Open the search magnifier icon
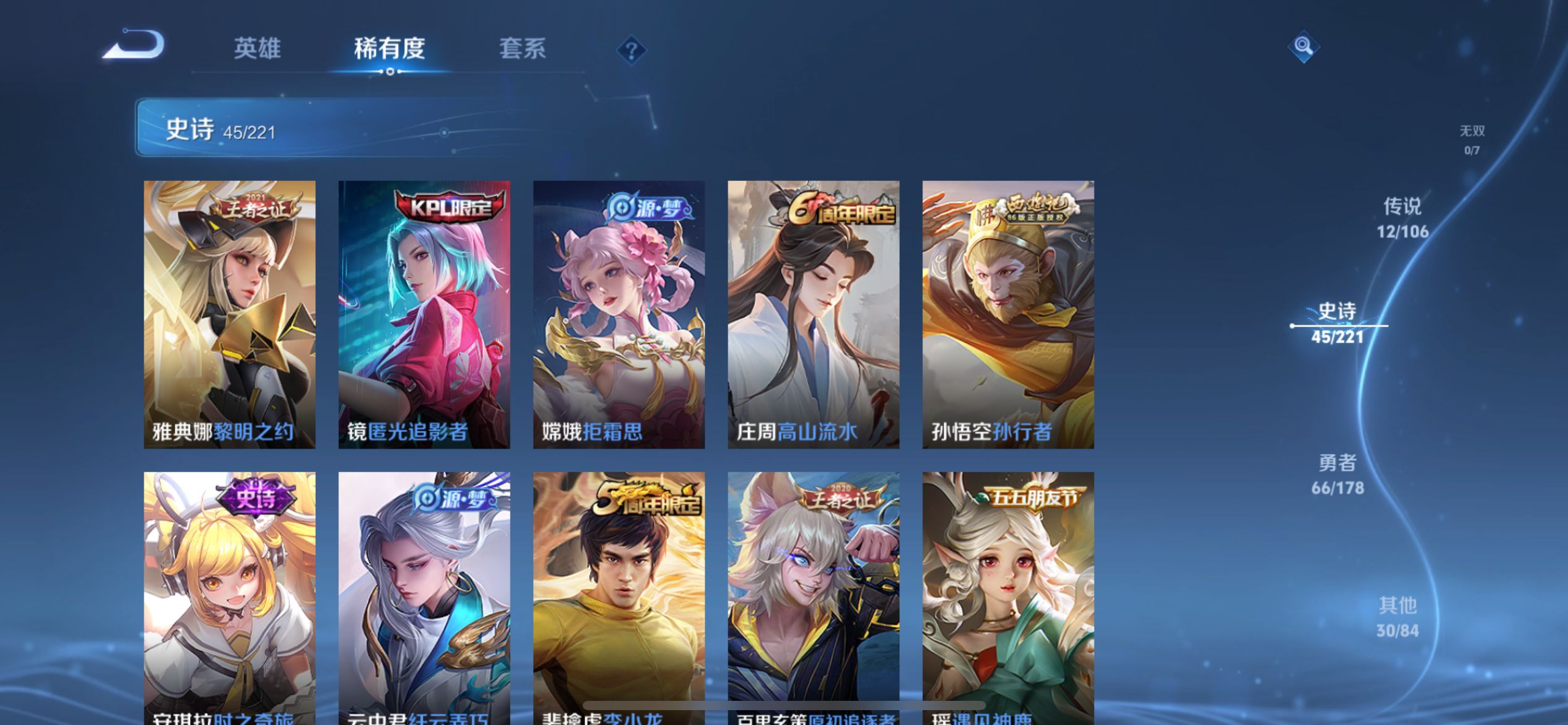The image size is (1568, 725). pos(1303,47)
